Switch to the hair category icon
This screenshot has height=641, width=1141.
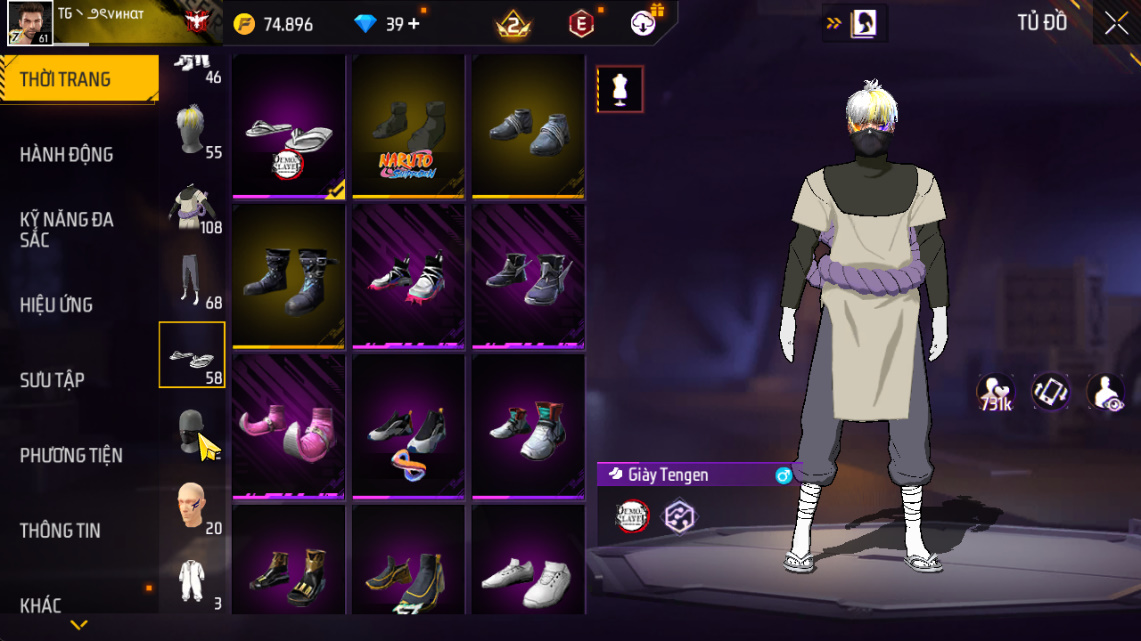191,130
